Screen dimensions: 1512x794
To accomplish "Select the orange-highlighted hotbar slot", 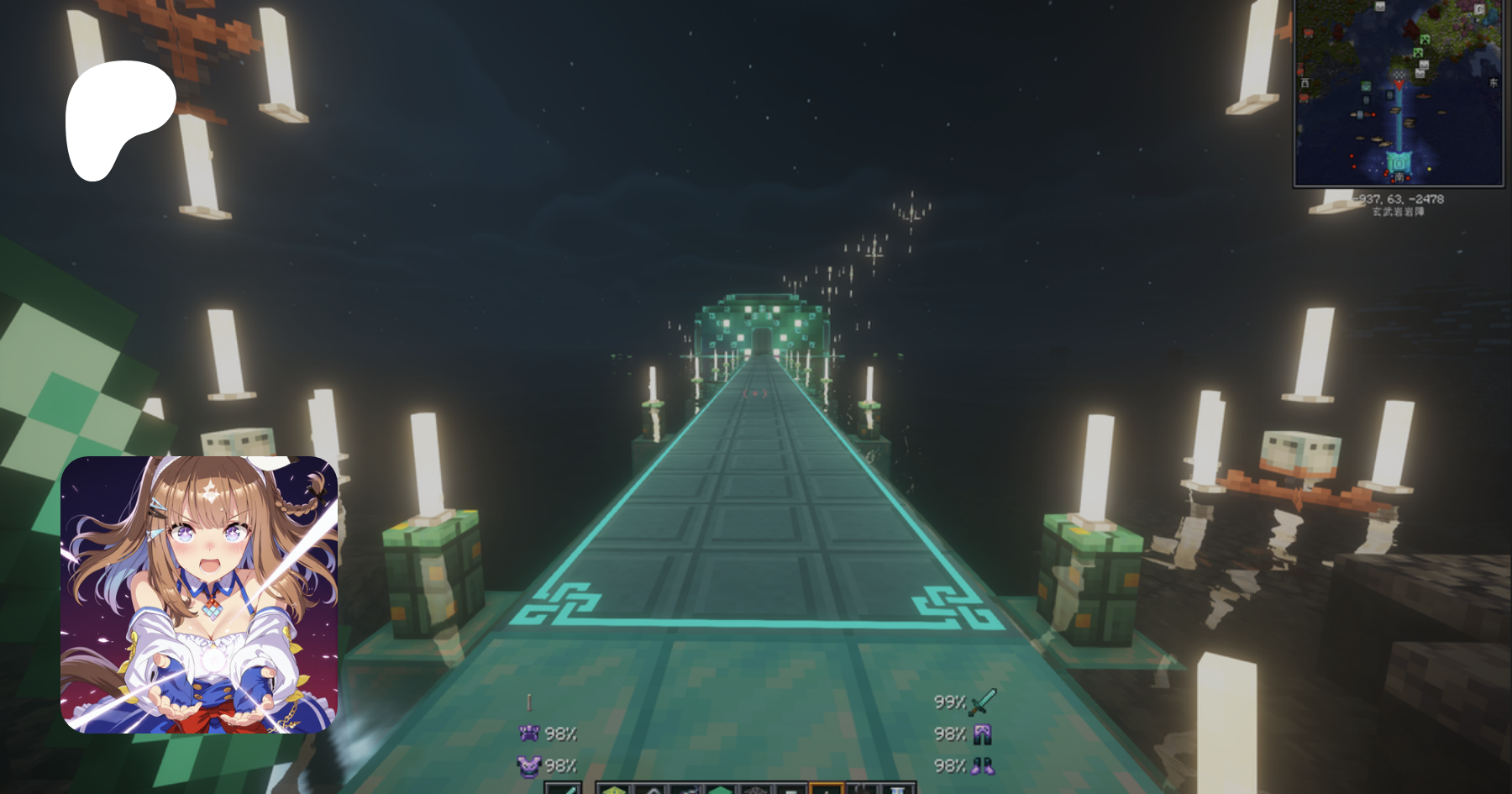I will [x=826, y=788].
